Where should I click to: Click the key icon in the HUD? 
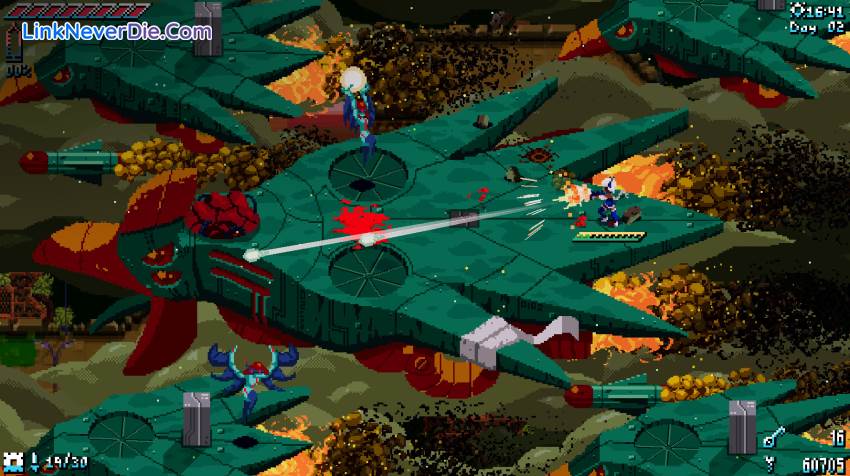pyautogui.click(x=770, y=438)
